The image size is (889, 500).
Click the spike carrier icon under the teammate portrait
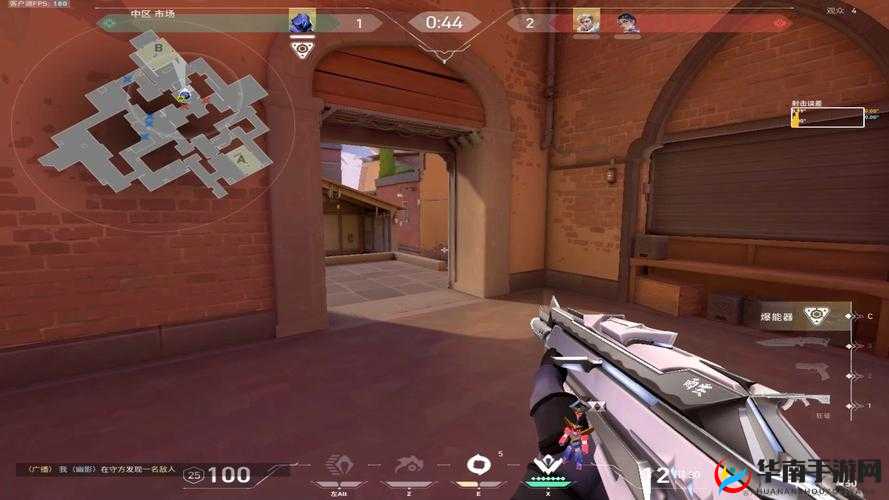click(x=300, y=47)
